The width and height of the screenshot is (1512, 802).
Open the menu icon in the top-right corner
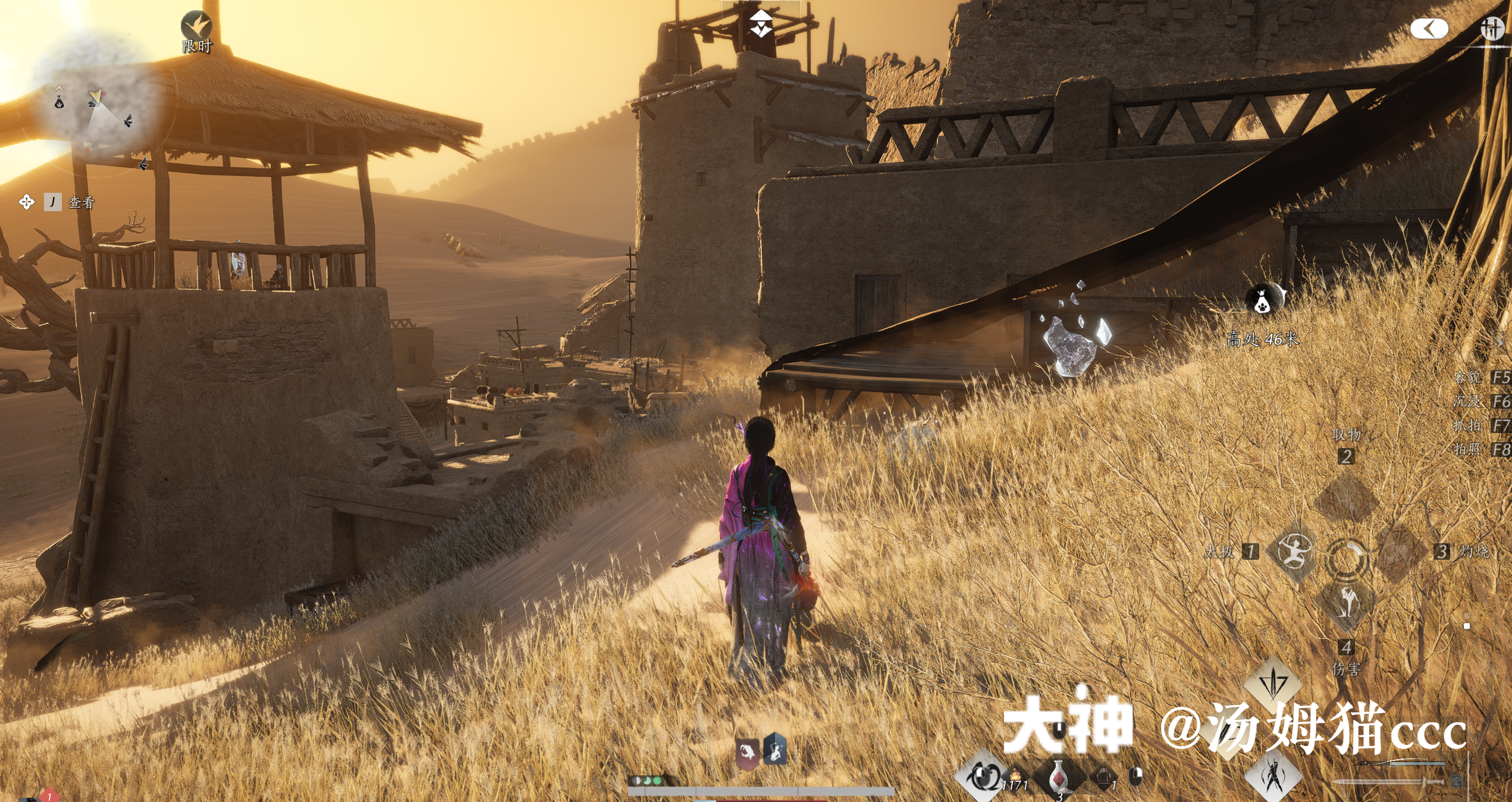point(1492,28)
